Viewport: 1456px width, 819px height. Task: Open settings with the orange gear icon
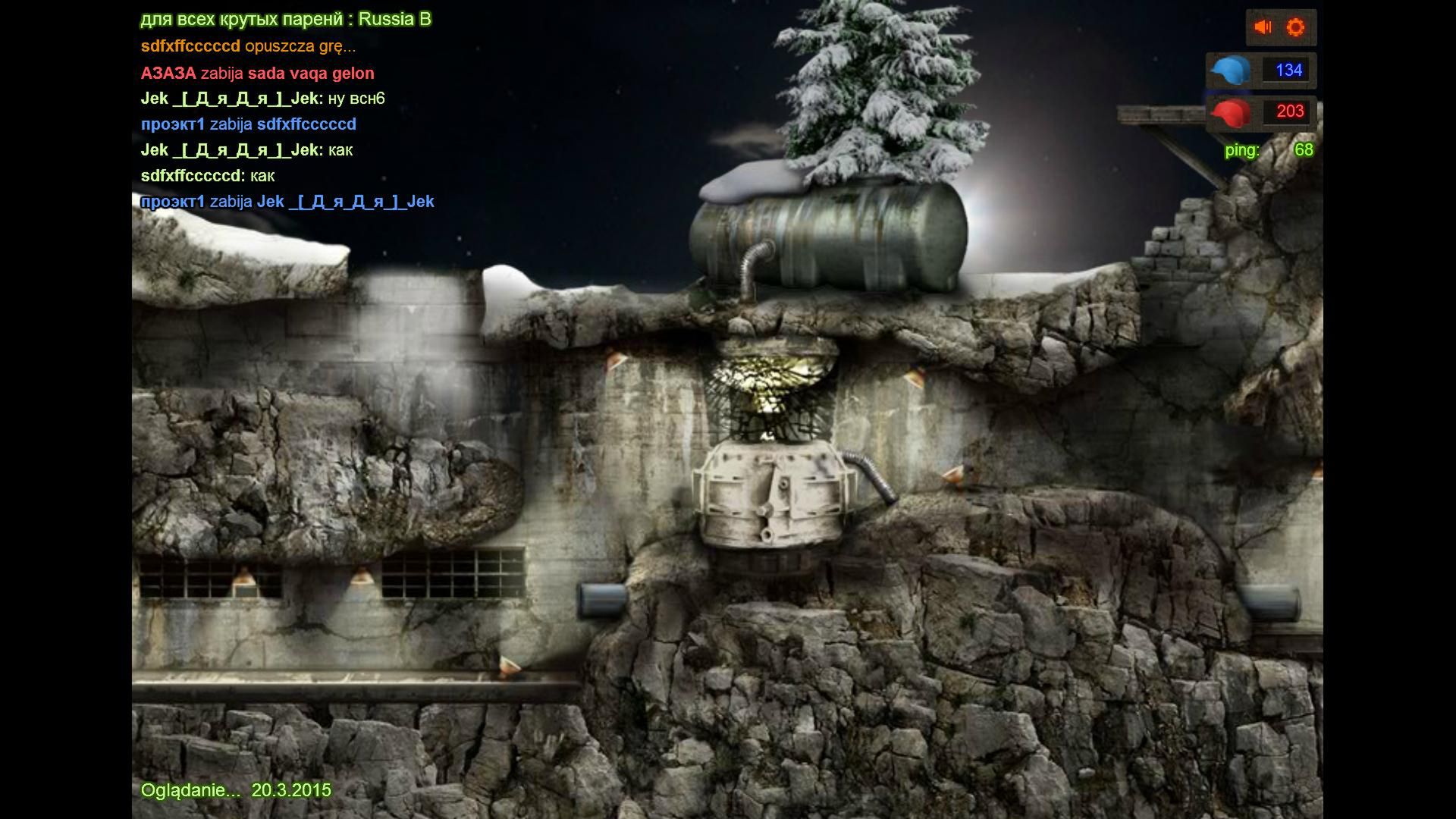point(1296,27)
